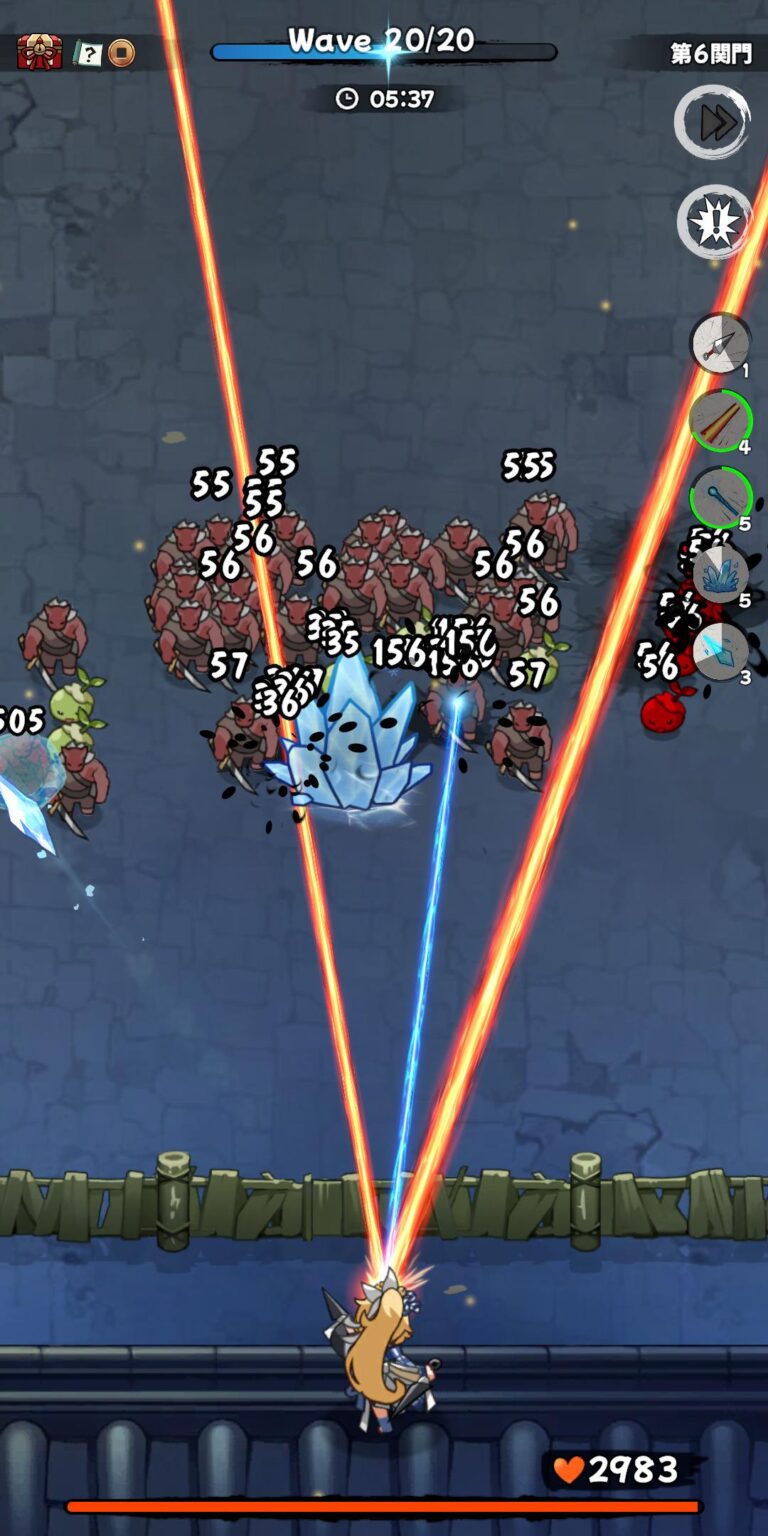The height and width of the screenshot is (1536, 768).
Task: Tap the bronze coin icon
Action: [121, 53]
